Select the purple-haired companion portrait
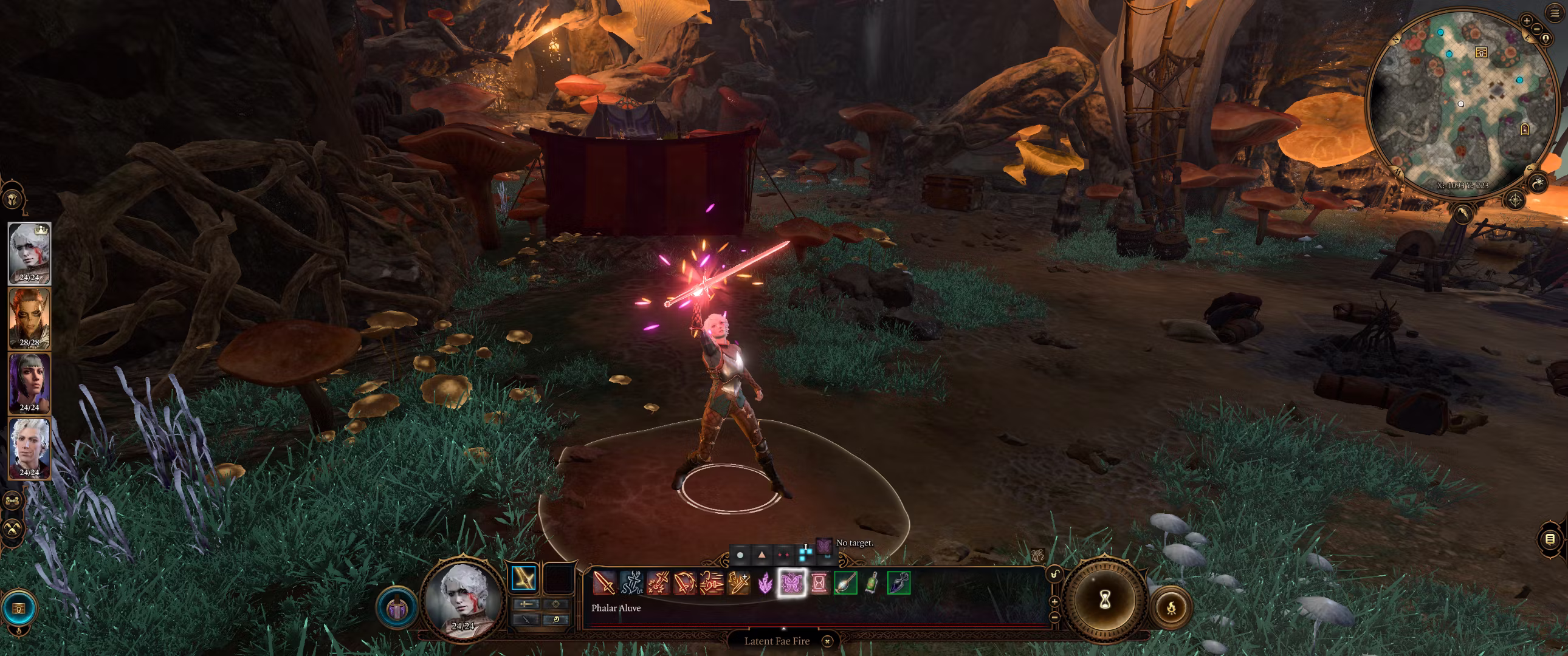Image resolution: width=1568 pixels, height=656 pixels. (29, 383)
